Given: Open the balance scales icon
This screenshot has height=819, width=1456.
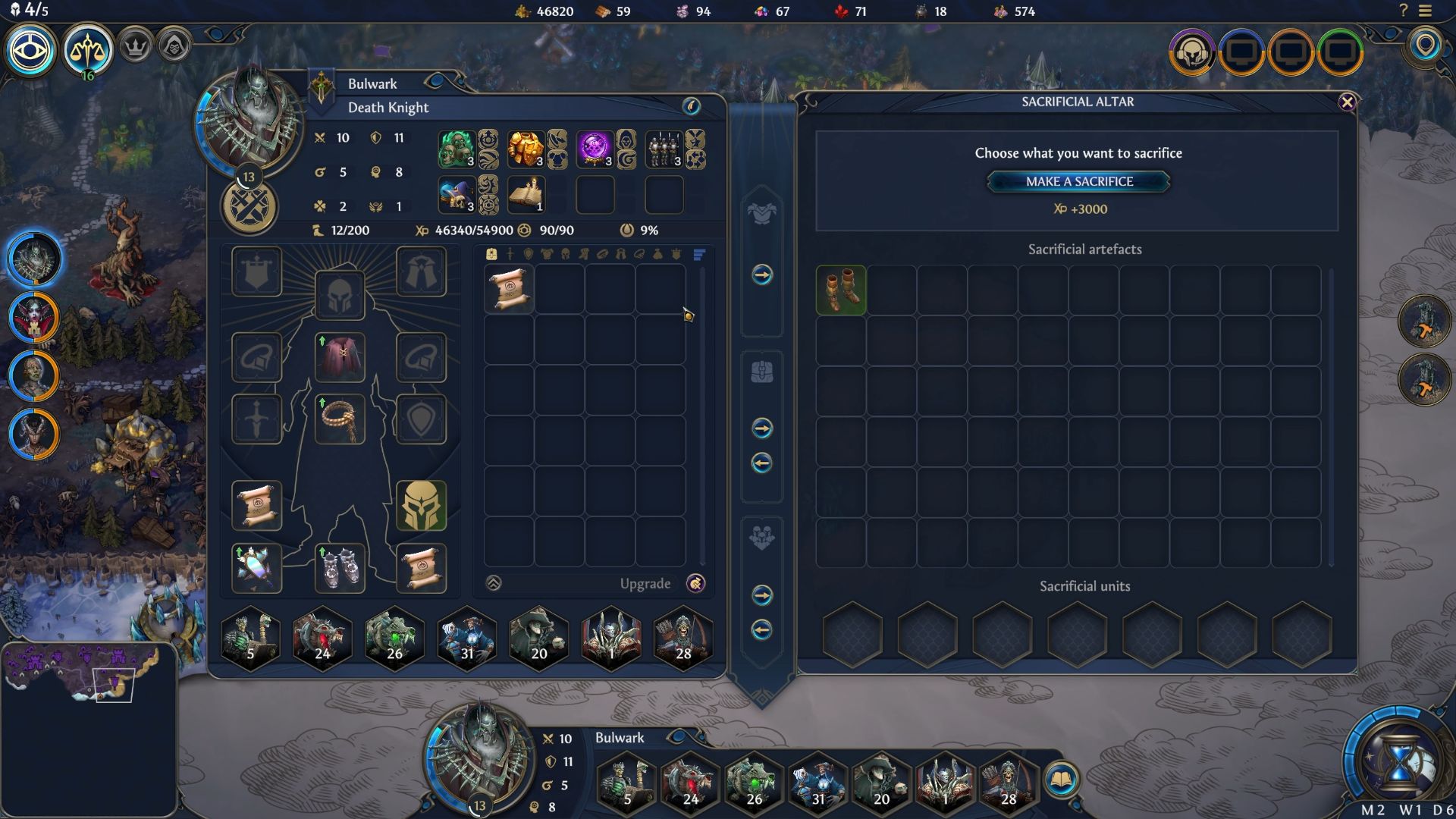Looking at the screenshot, I should (x=88, y=50).
